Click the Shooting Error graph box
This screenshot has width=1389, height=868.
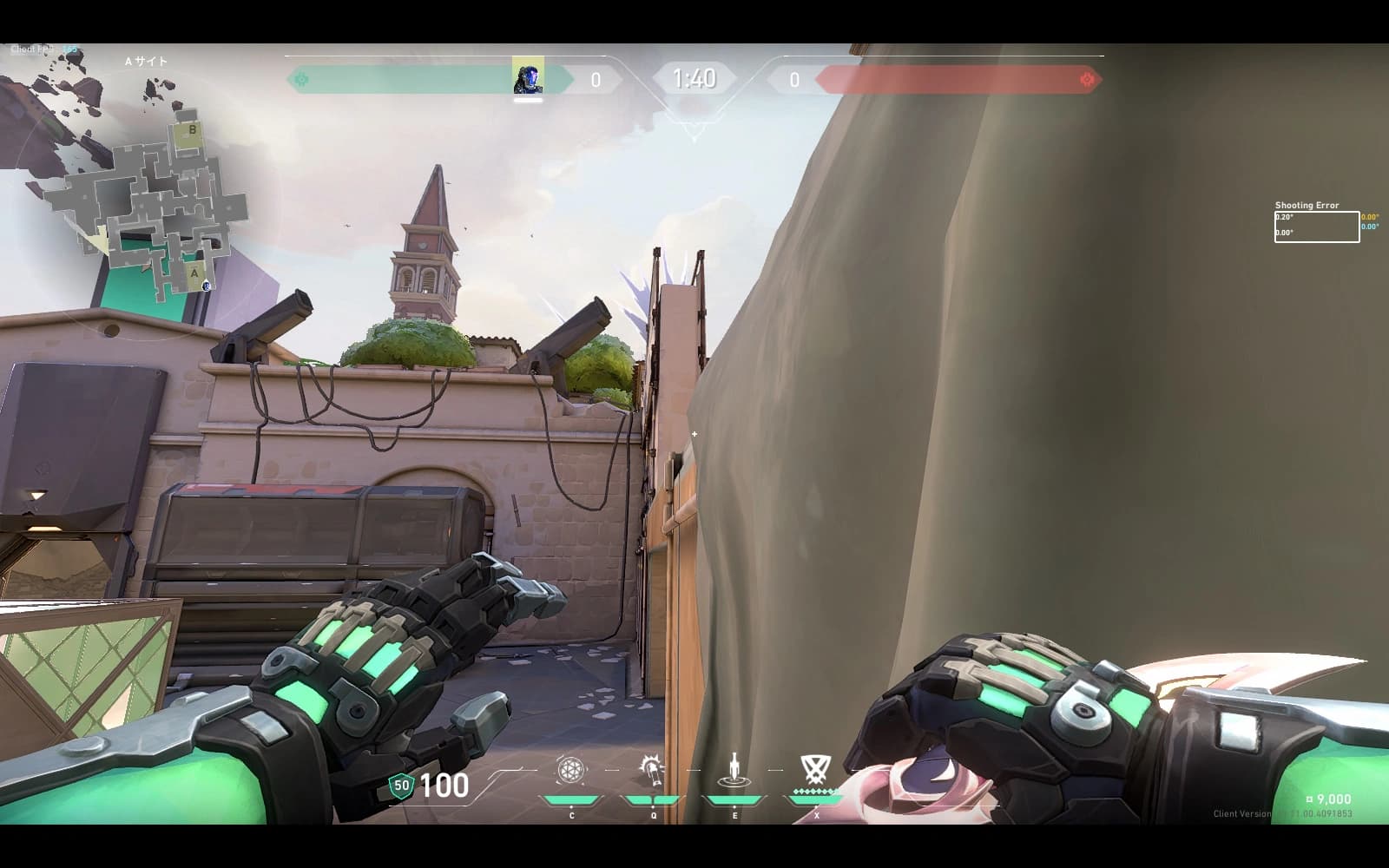(1316, 227)
